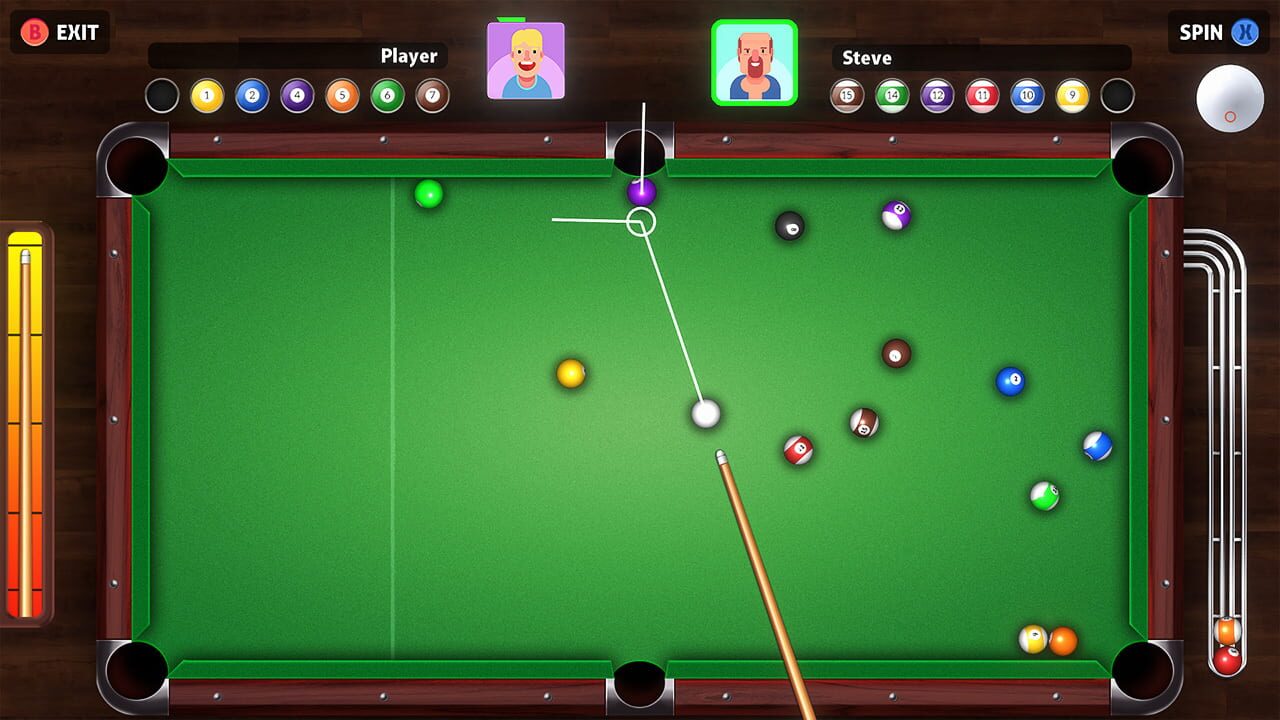Click the darkened 8-ball slot in Player's tray
Image resolution: width=1280 pixels, height=720 pixels.
(x=163, y=96)
